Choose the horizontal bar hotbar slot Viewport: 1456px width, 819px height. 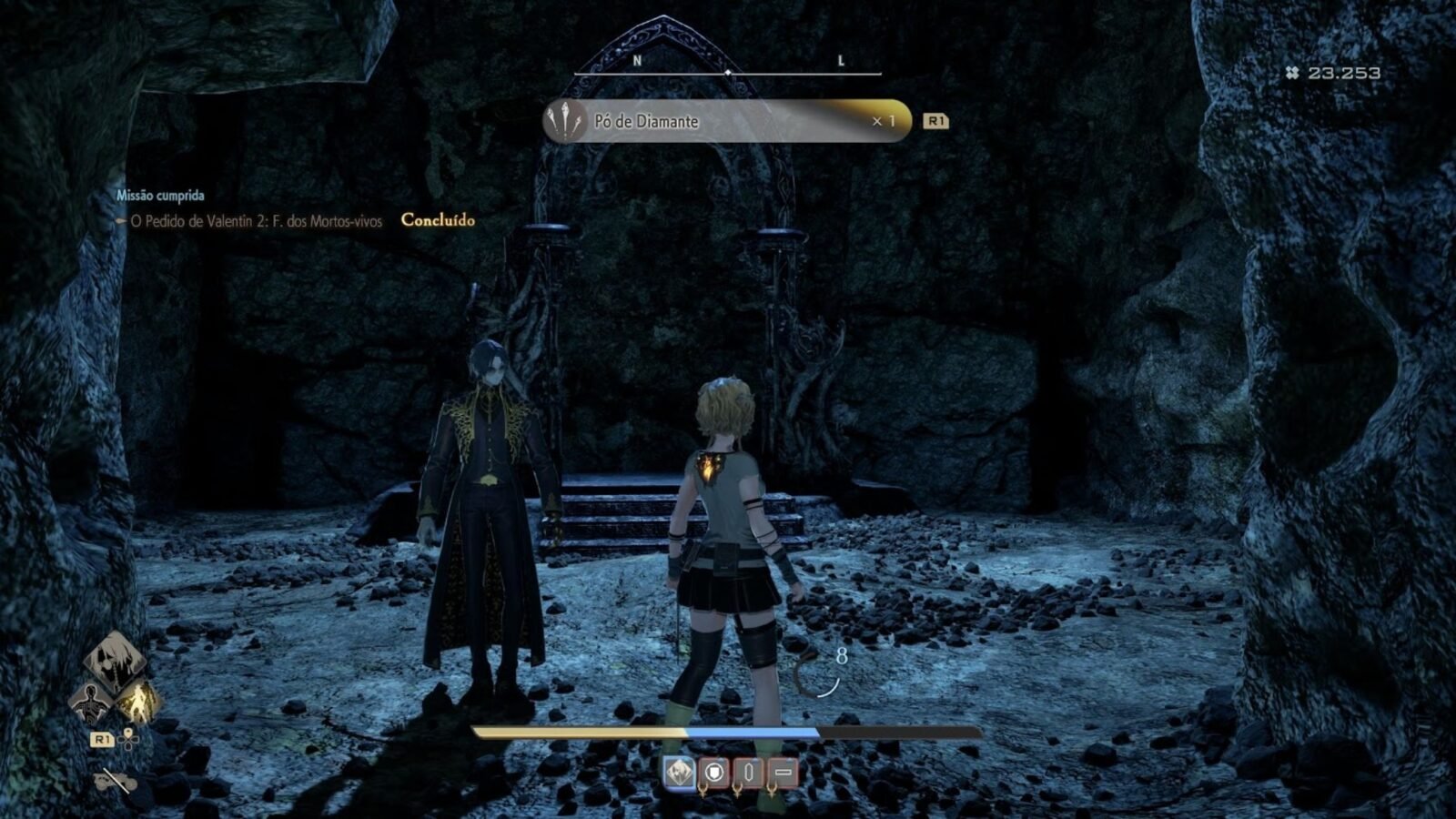pyautogui.click(x=783, y=773)
